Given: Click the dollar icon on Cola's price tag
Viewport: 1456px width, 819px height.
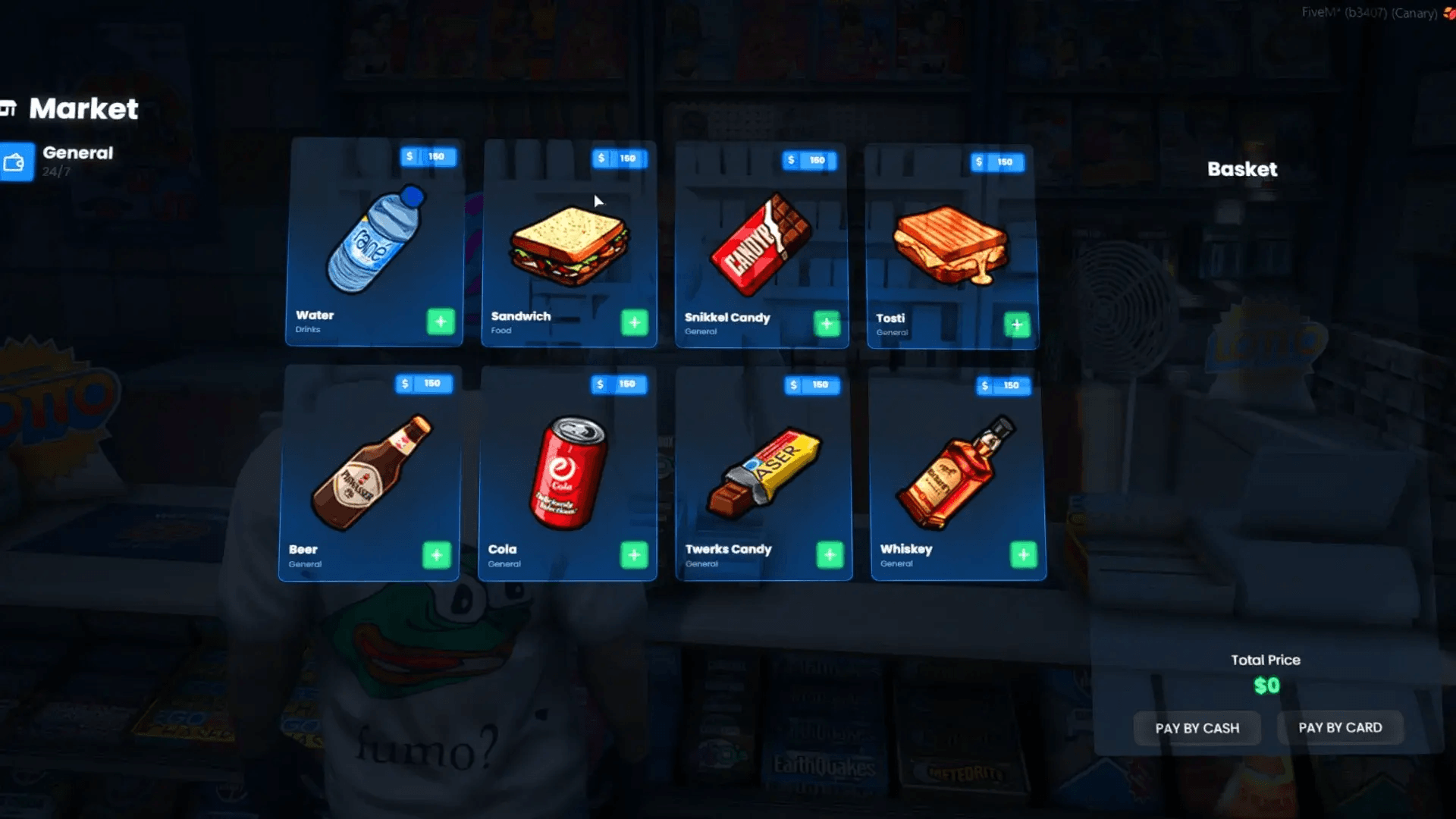Looking at the screenshot, I should (599, 384).
